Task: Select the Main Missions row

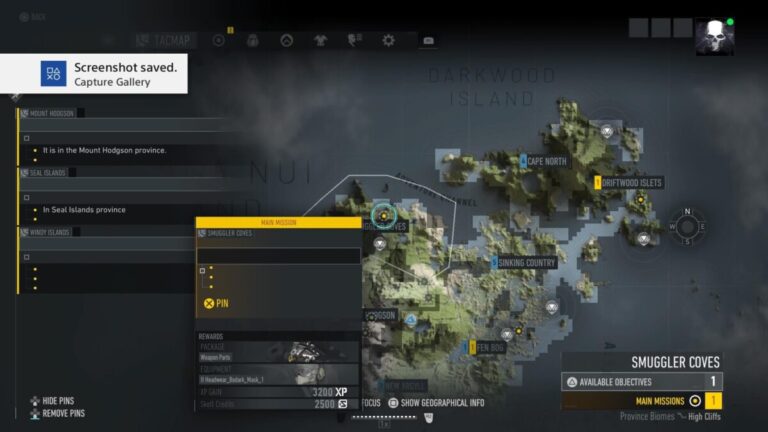Action: pos(641,400)
